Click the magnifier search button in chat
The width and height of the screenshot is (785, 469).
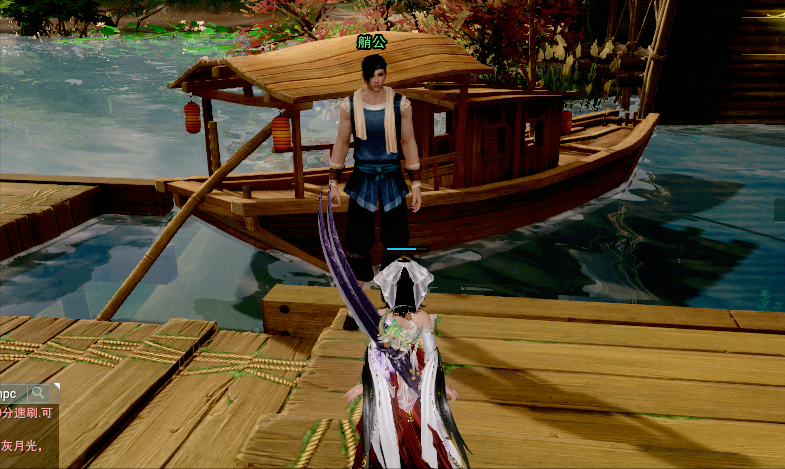click(x=38, y=393)
